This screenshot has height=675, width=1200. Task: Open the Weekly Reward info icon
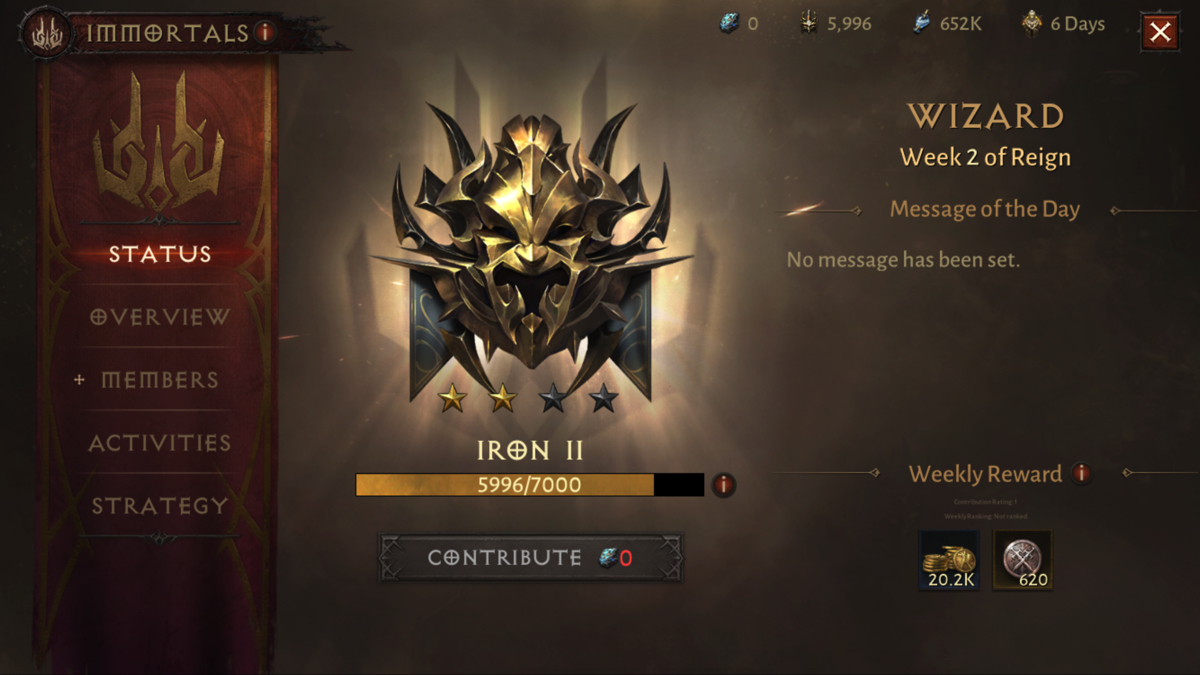tap(1081, 473)
